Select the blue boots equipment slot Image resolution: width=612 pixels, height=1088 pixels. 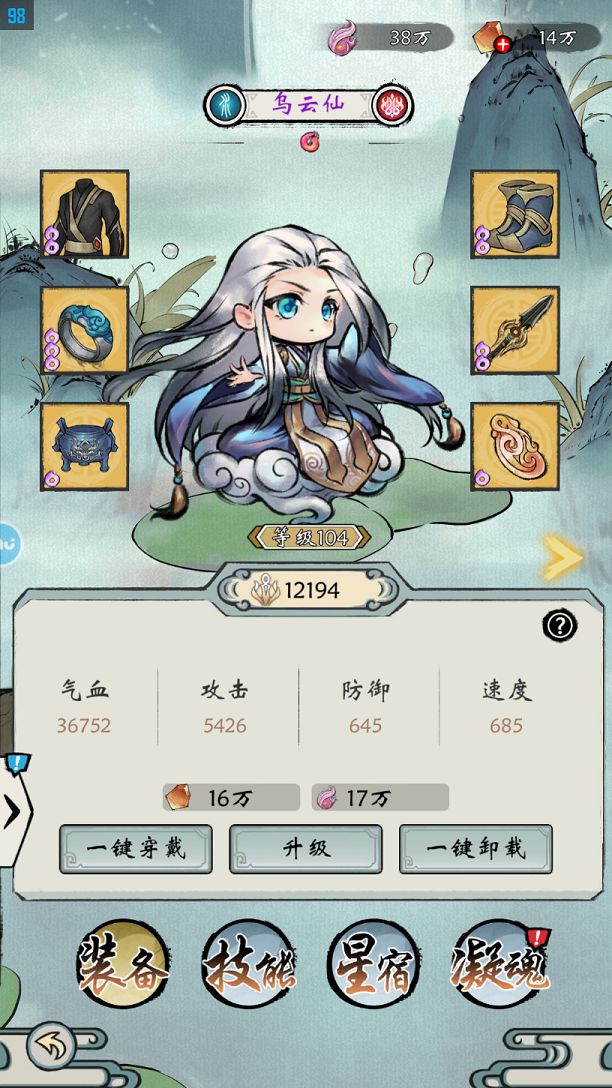(515, 214)
